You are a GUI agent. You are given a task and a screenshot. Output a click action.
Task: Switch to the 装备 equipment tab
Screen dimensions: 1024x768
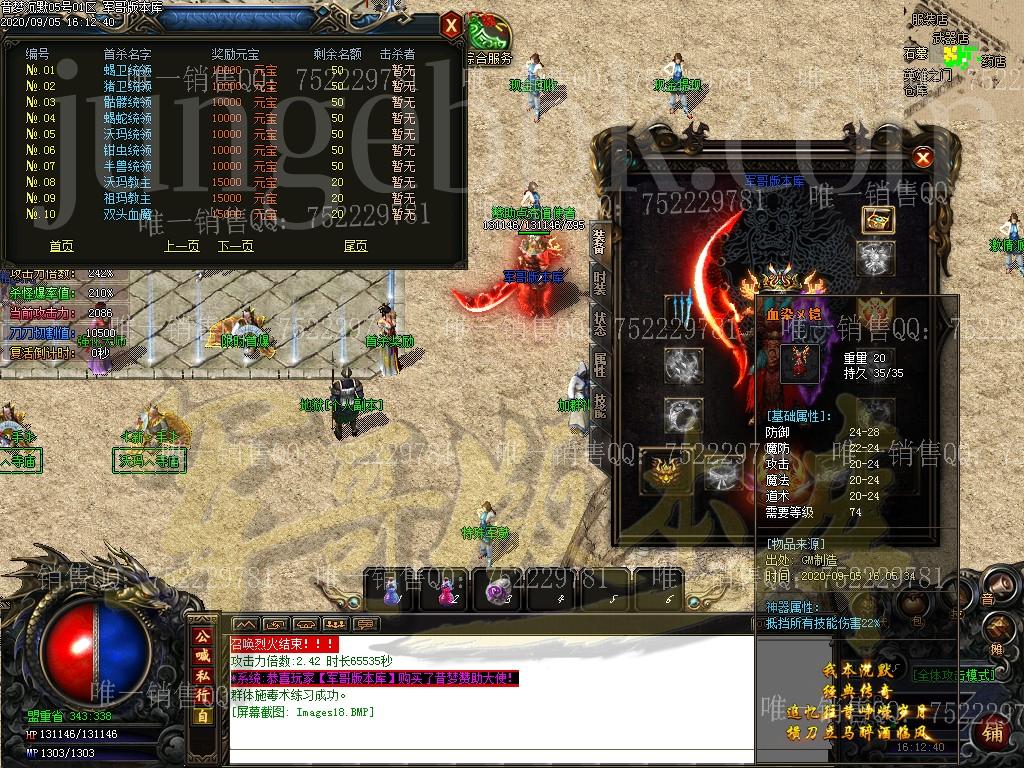coord(599,241)
